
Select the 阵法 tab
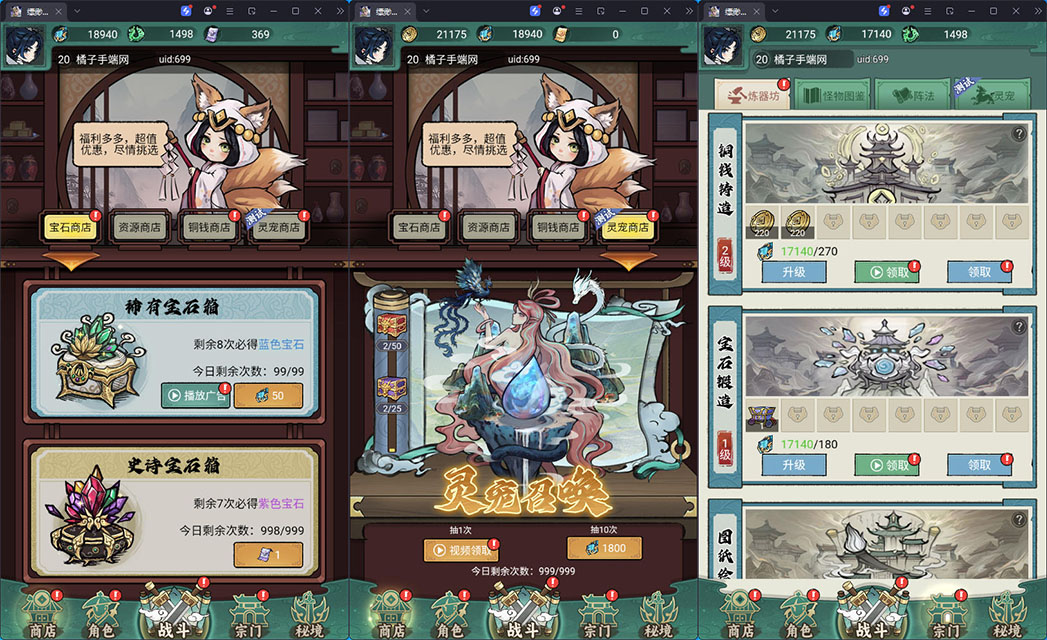(912, 96)
